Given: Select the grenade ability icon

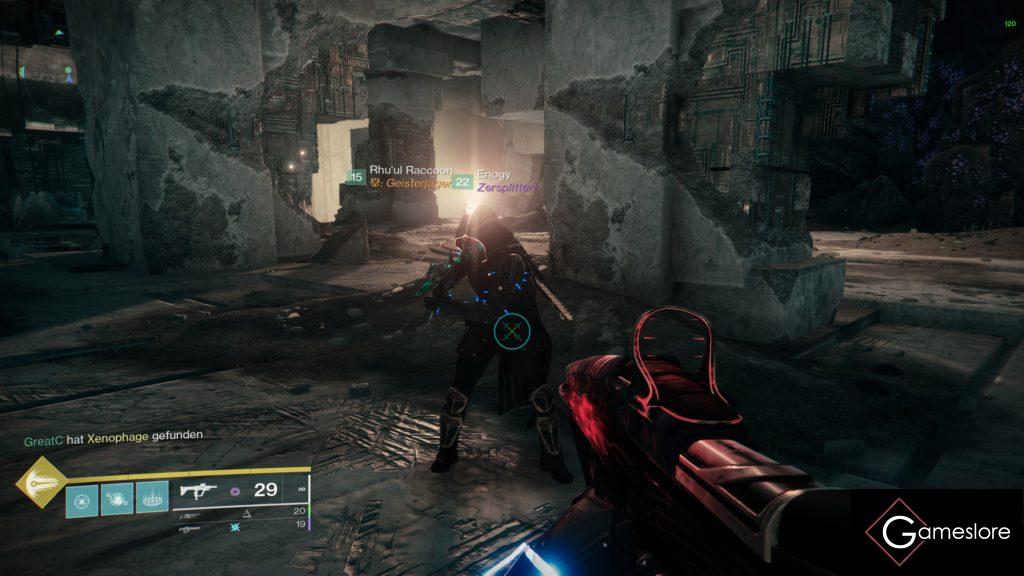Looking at the screenshot, I should pos(82,499).
